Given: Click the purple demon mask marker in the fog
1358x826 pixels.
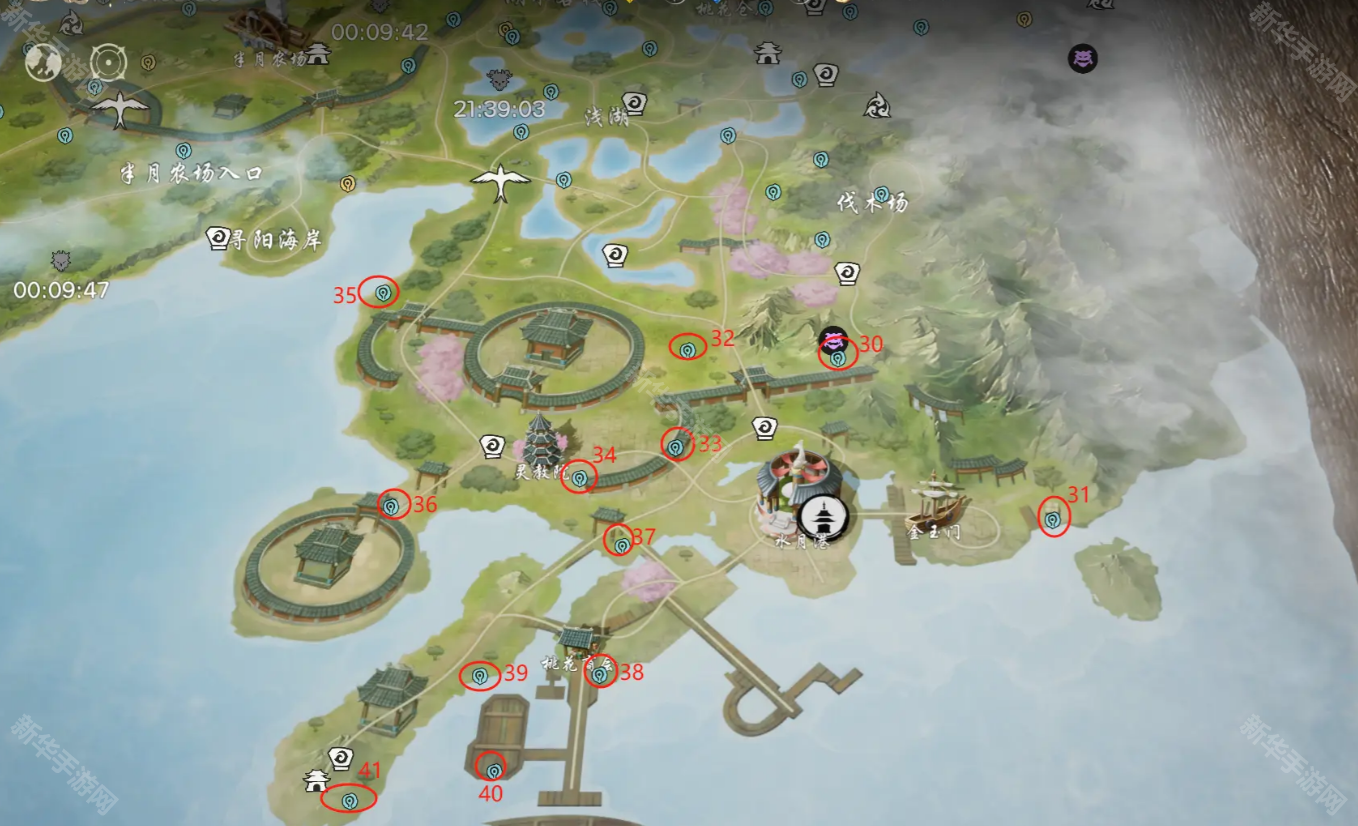Looking at the screenshot, I should point(1082,58).
